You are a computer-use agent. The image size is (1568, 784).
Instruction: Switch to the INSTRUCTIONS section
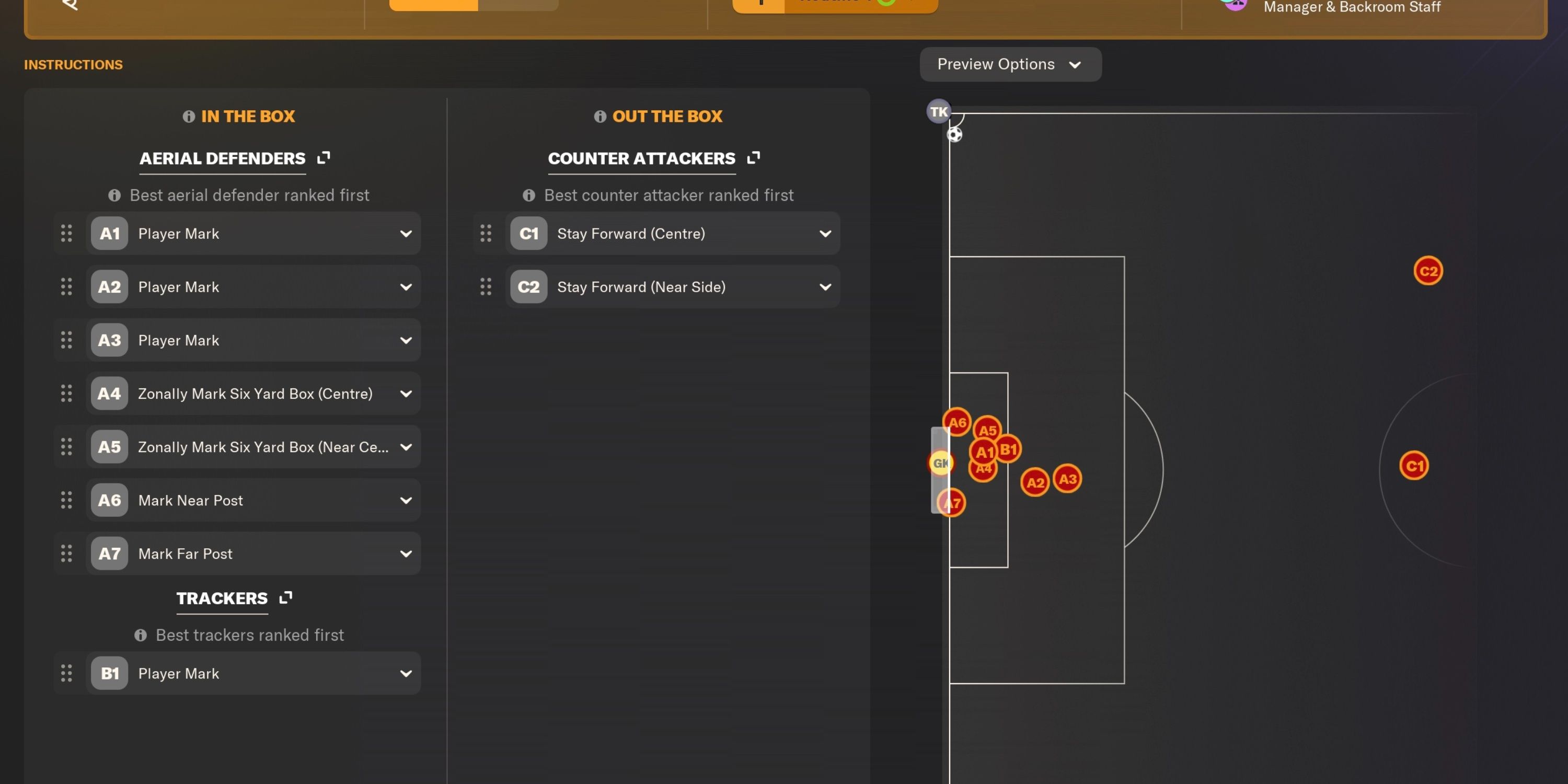[73, 64]
